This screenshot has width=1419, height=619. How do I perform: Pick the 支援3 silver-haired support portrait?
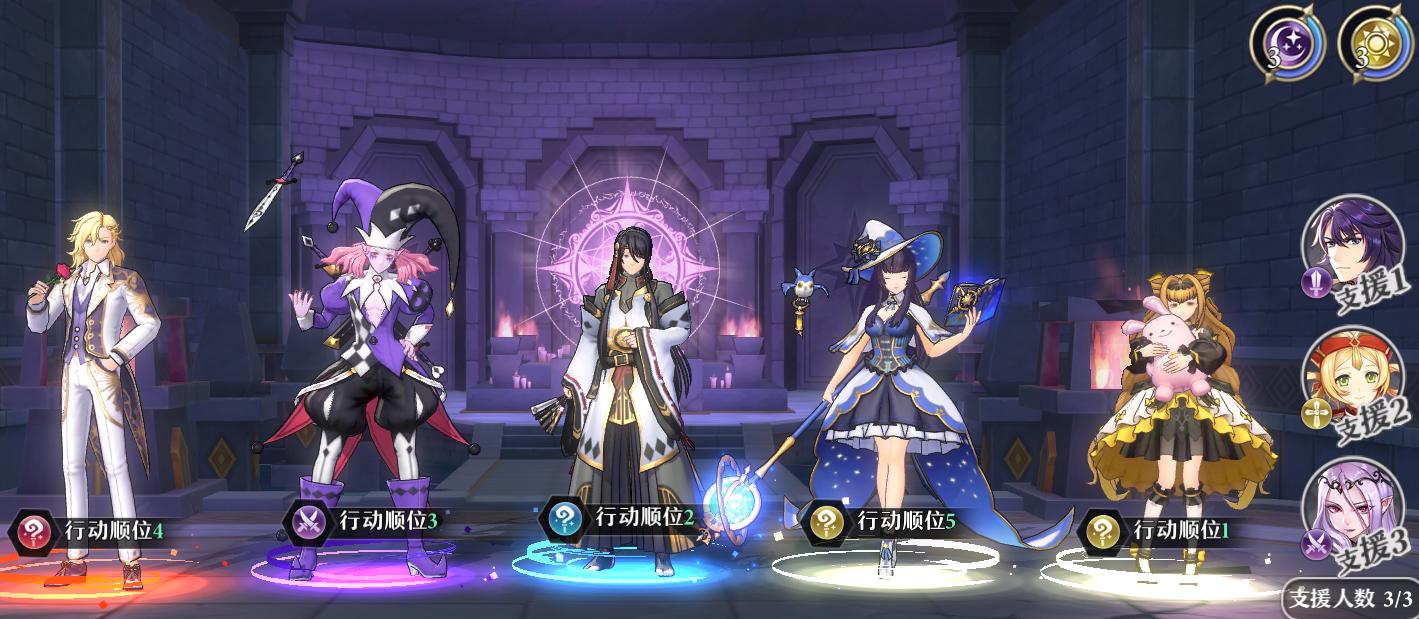pos(1353,508)
